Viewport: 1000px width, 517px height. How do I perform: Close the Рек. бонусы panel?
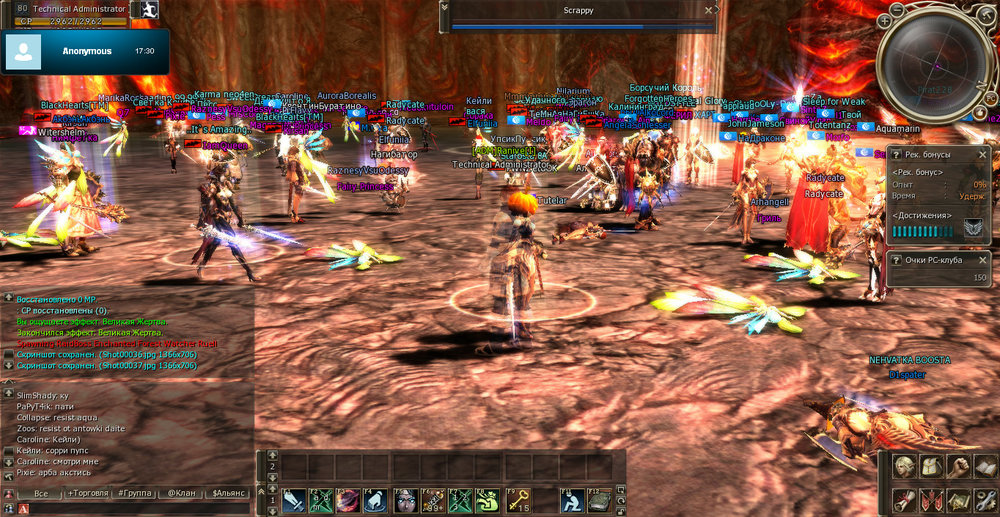(983, 155)
